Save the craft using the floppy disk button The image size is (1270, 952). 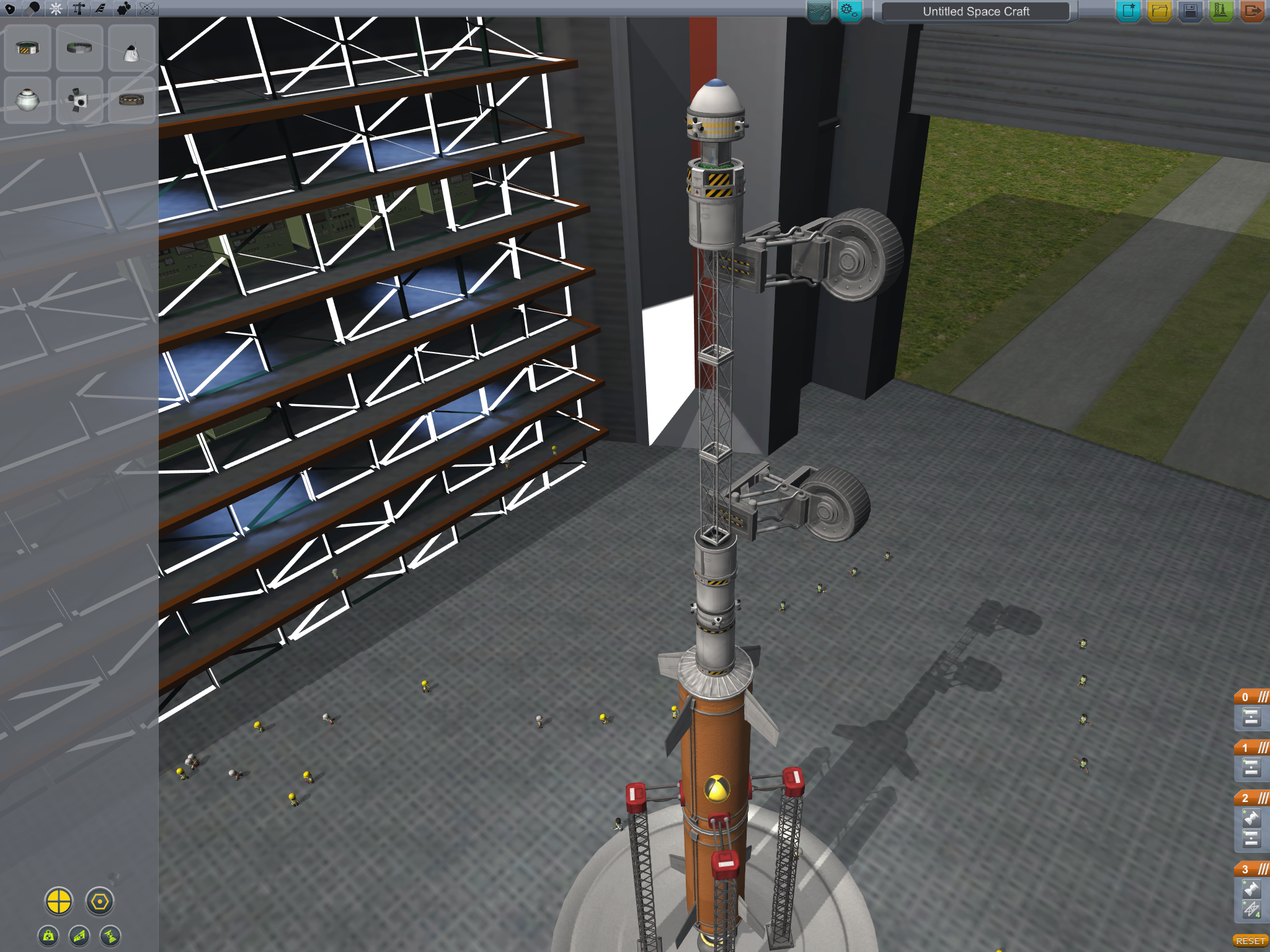point(1190,11)
